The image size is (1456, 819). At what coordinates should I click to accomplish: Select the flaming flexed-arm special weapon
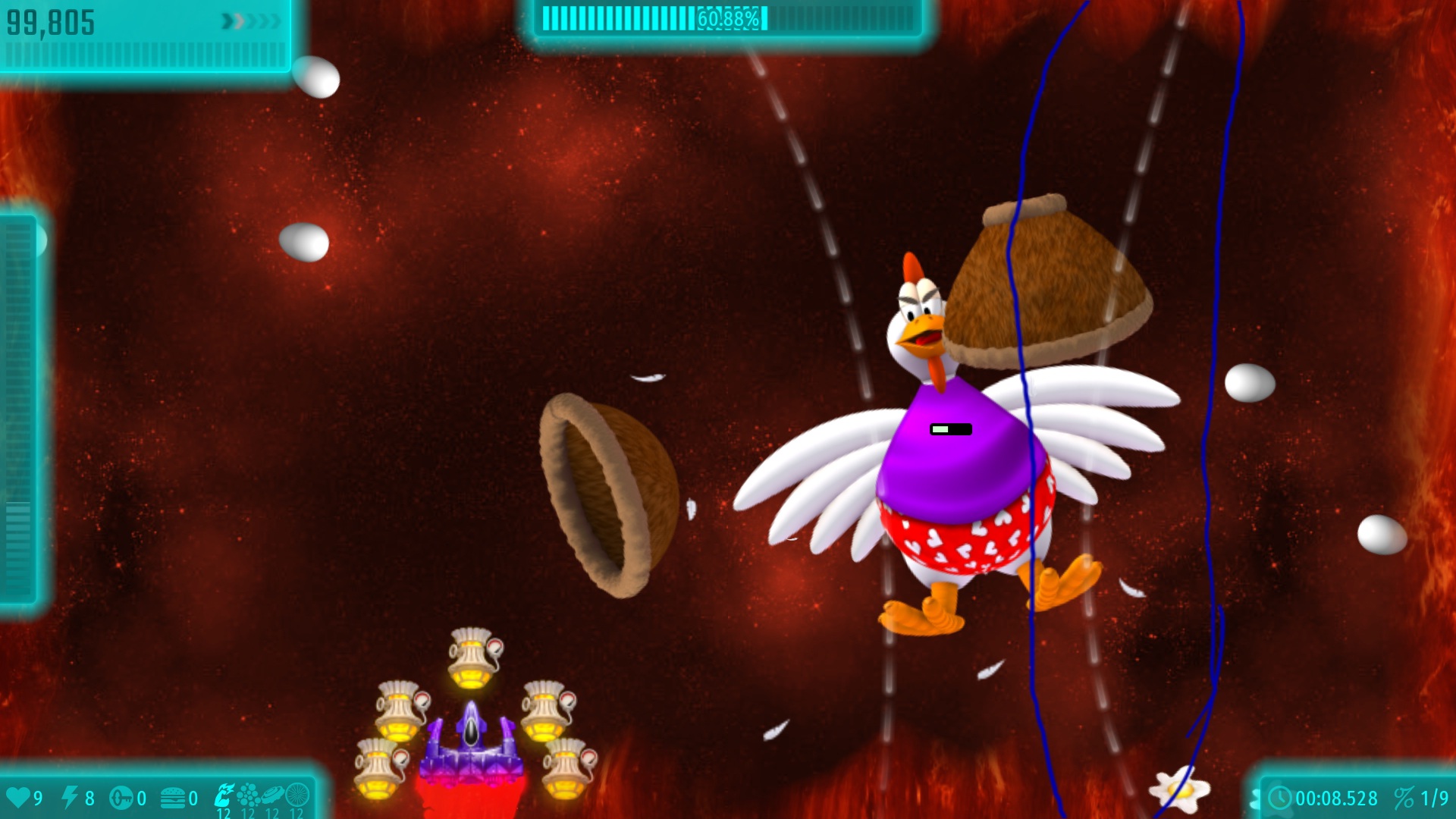[x=224, y=795]
